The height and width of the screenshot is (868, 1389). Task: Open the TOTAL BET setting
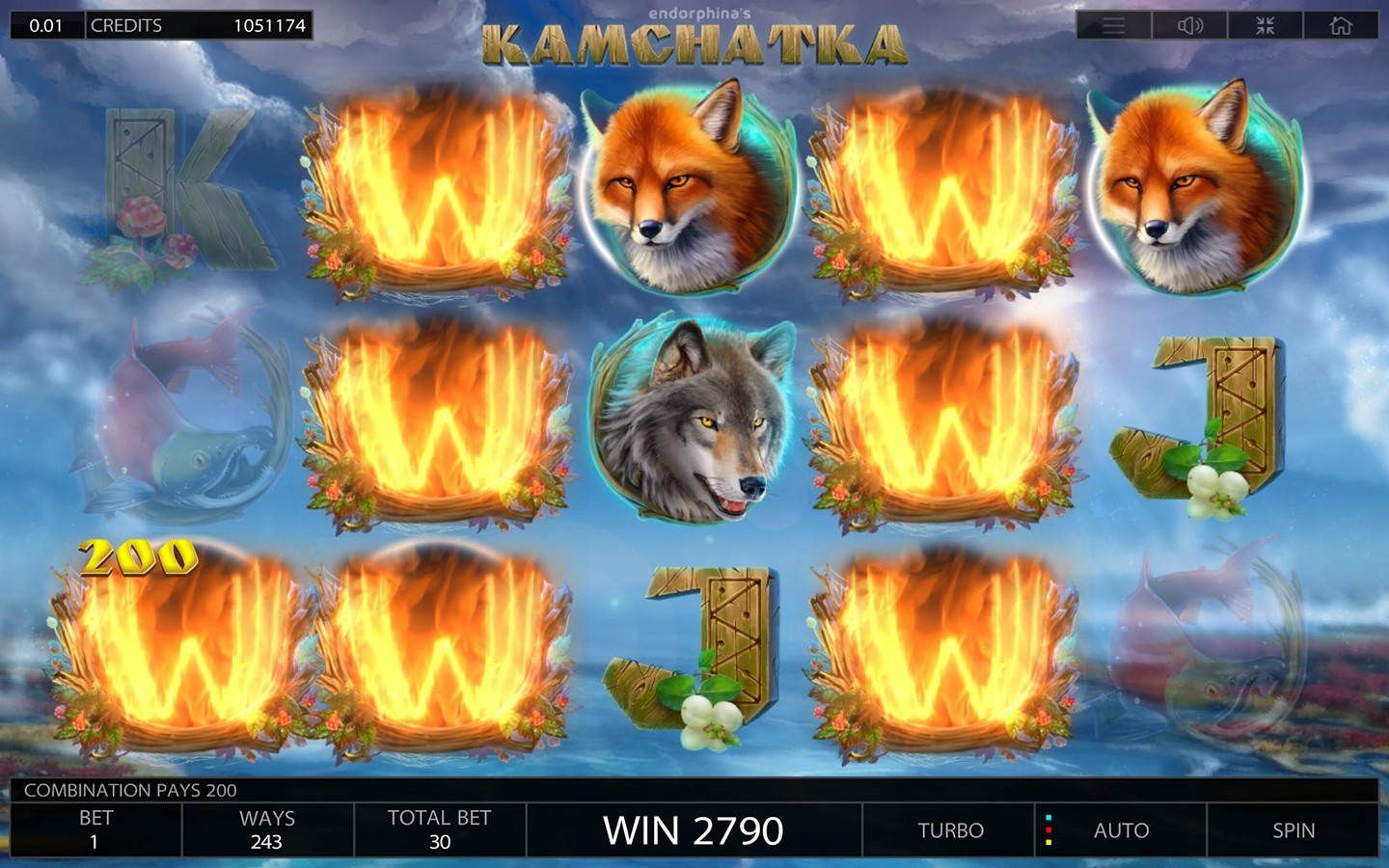[x=440, y=830]
